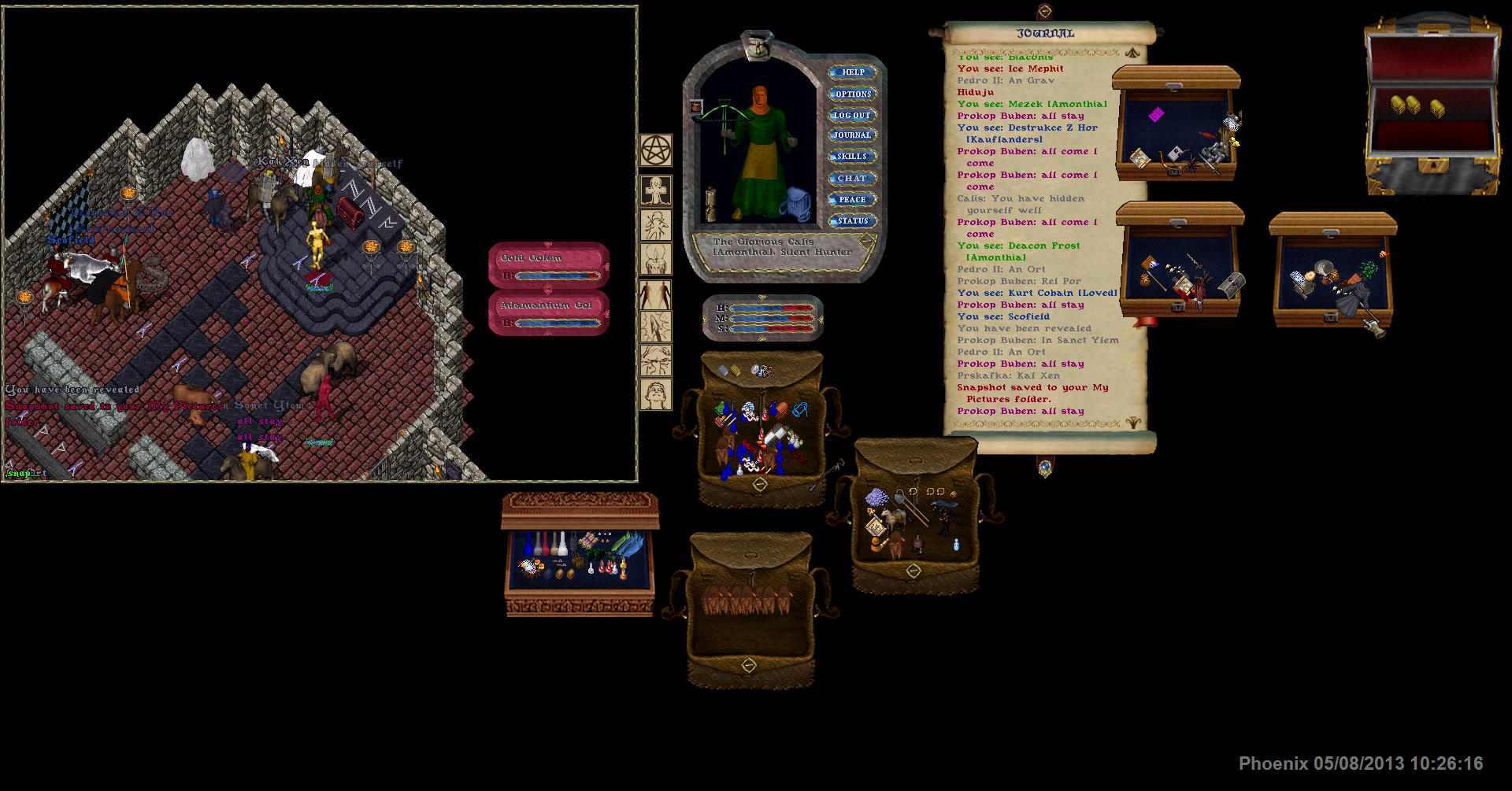
Task: Click the magenta item in the wooden chest
Action: (1155, 115)
